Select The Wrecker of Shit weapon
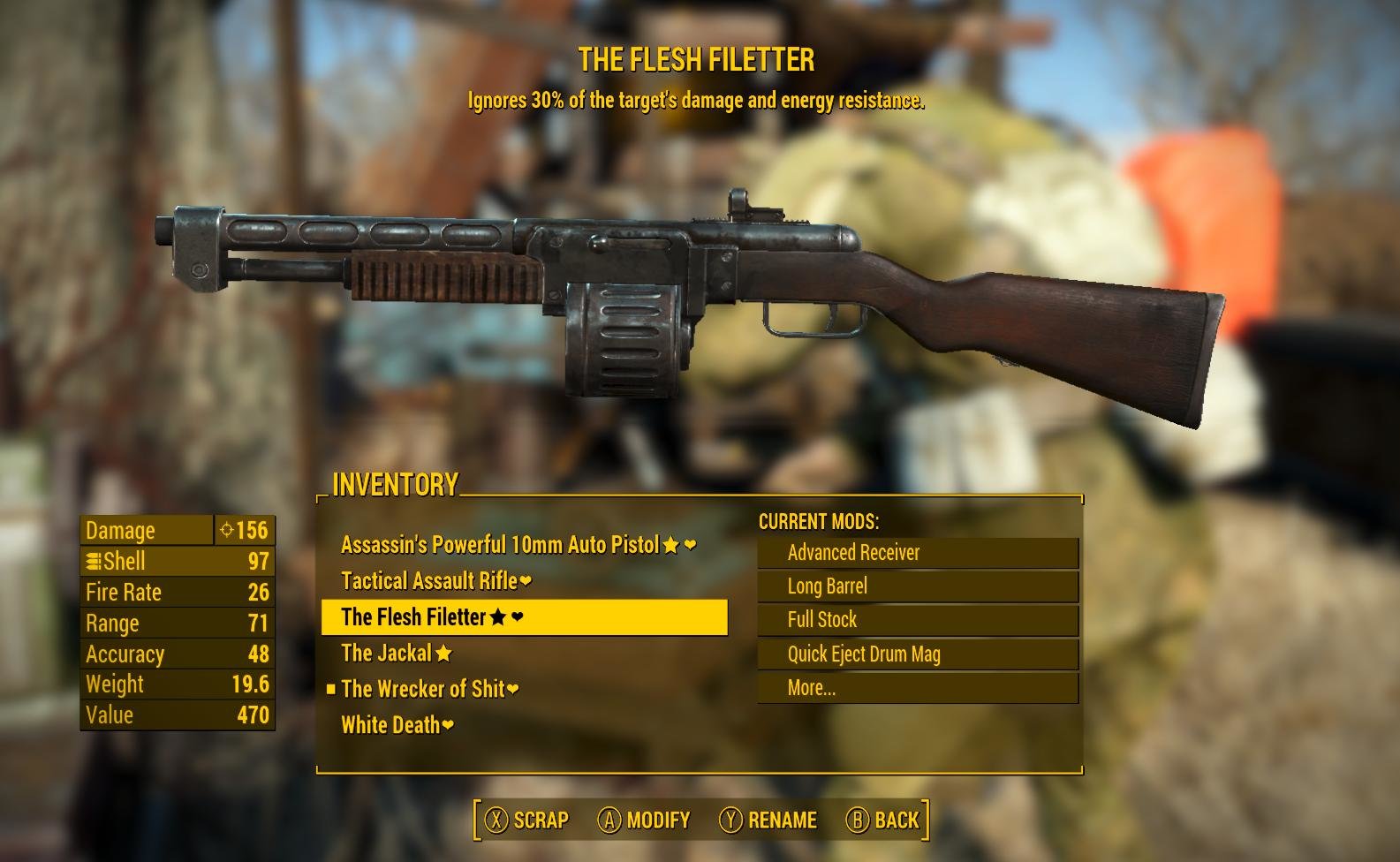Screen dimensions: 1400x862 click(x=423, y=689)
